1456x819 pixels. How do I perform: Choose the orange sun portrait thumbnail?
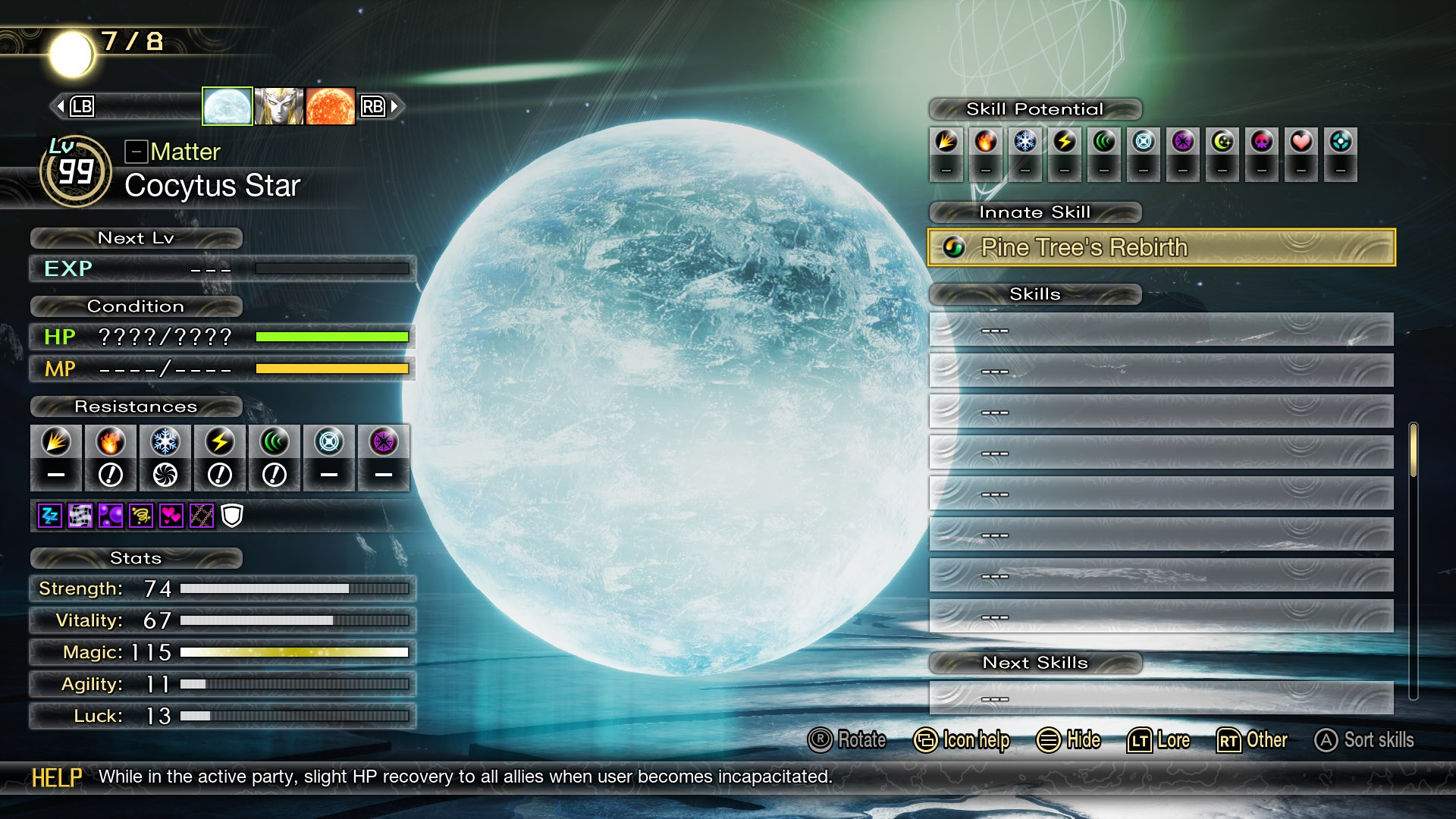click(x=331, y=106)
